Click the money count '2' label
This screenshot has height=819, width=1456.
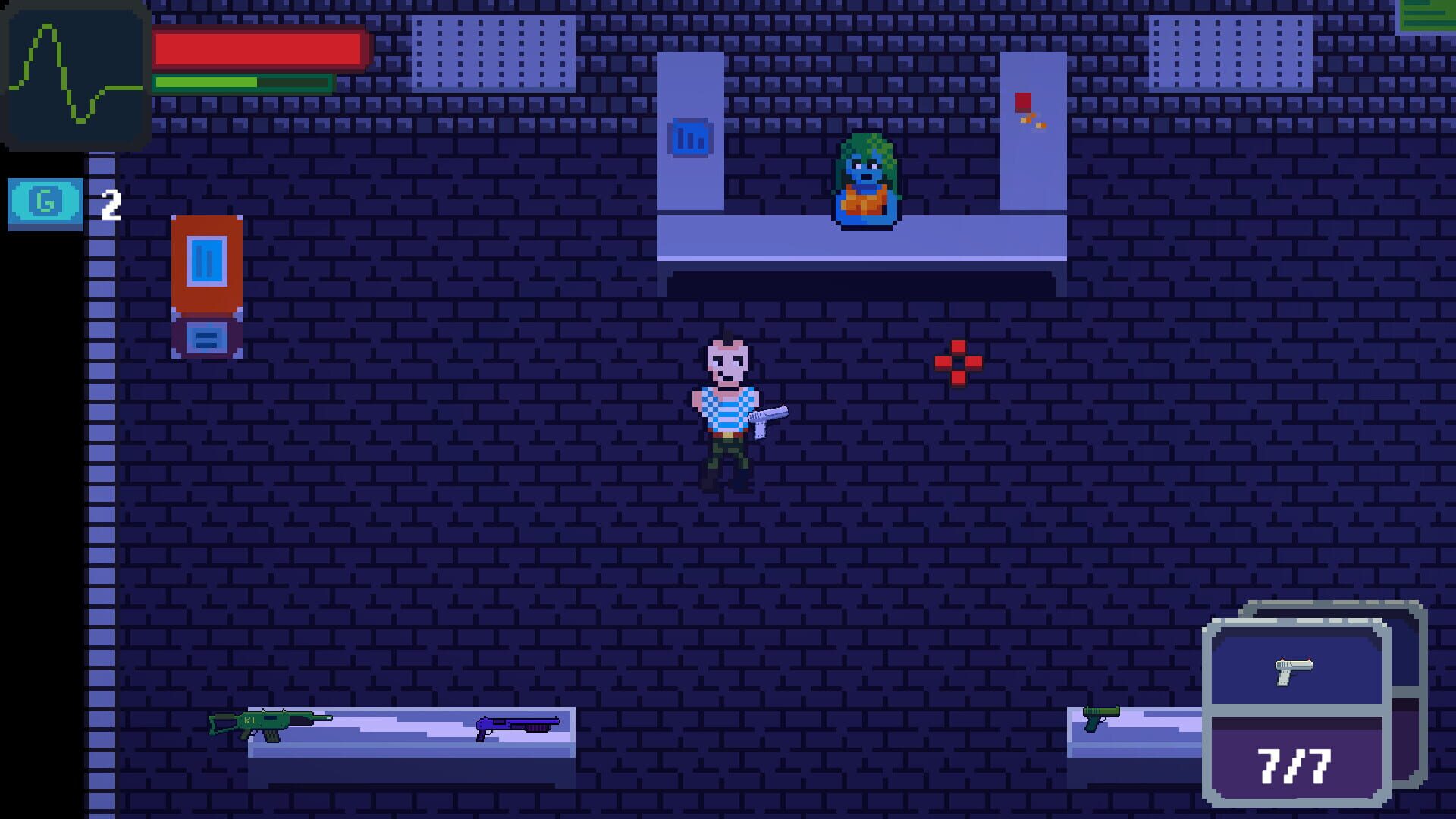pyautogui.click(x=111, y=203)
